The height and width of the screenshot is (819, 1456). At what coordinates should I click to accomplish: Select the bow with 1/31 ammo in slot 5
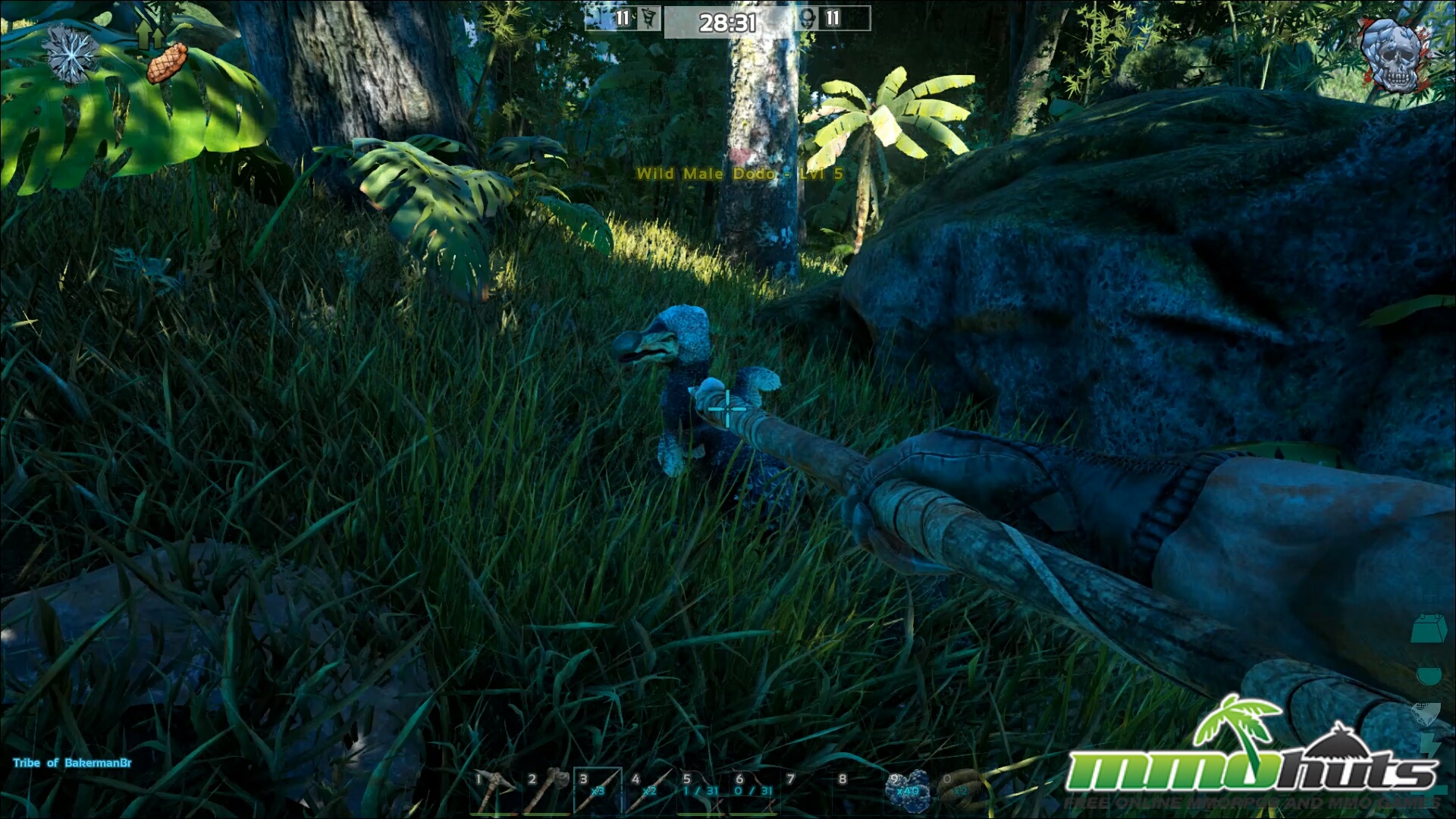tap(701, 792)
